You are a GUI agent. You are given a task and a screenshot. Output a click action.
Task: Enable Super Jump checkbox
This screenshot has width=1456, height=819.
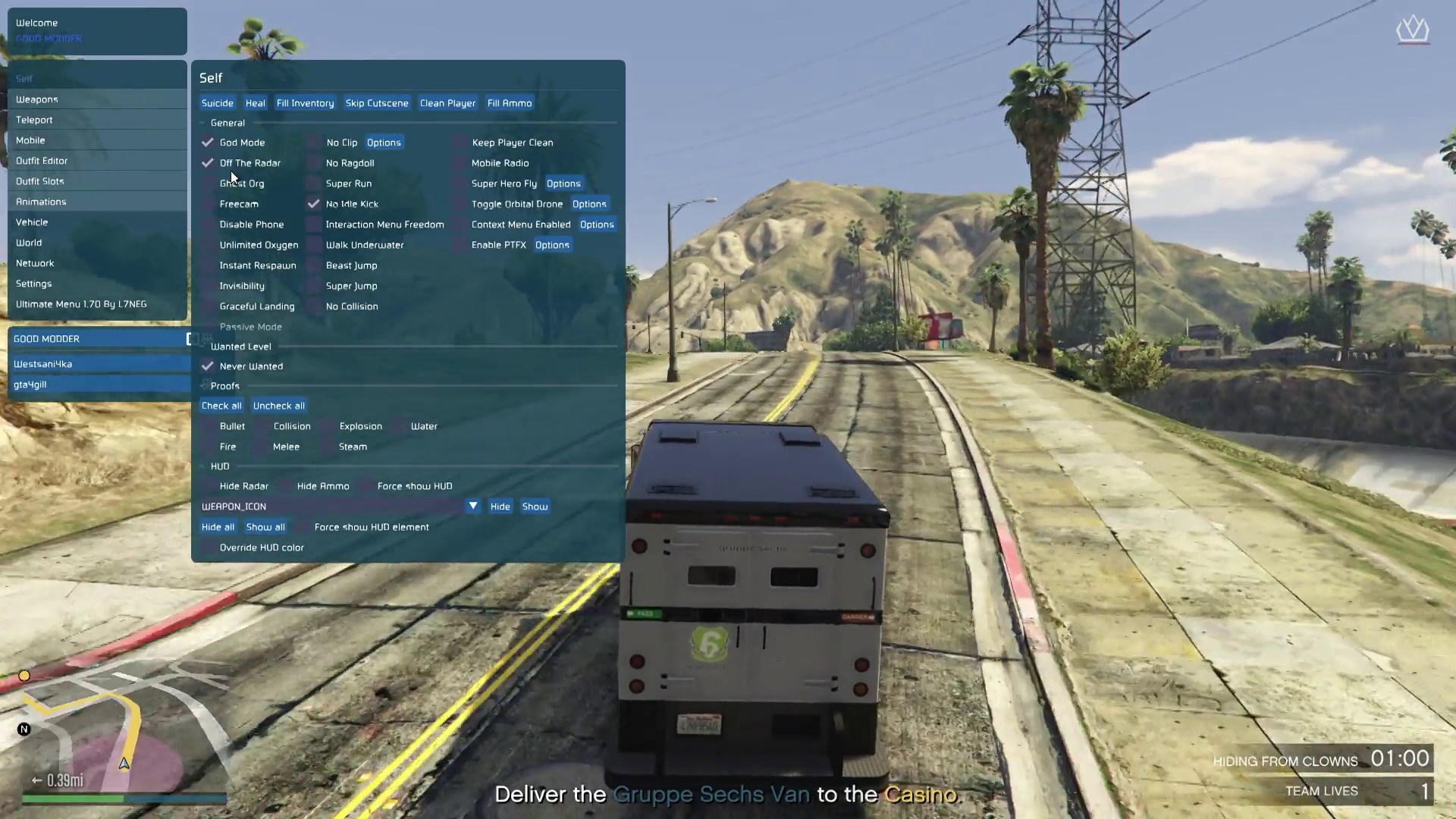[314, 286]
